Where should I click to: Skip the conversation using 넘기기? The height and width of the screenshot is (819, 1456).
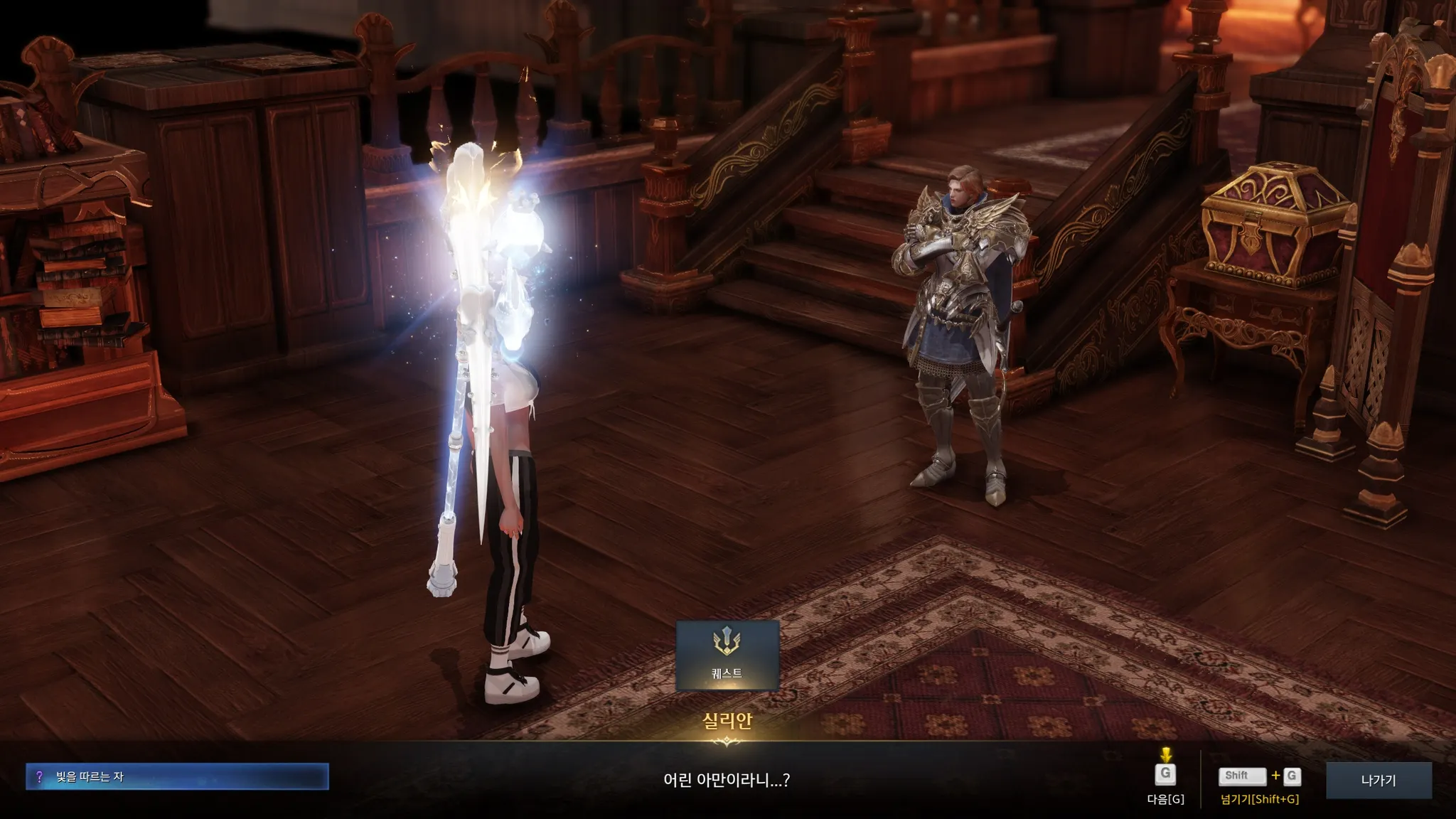pyautogui.click(x=1259, y=777)
